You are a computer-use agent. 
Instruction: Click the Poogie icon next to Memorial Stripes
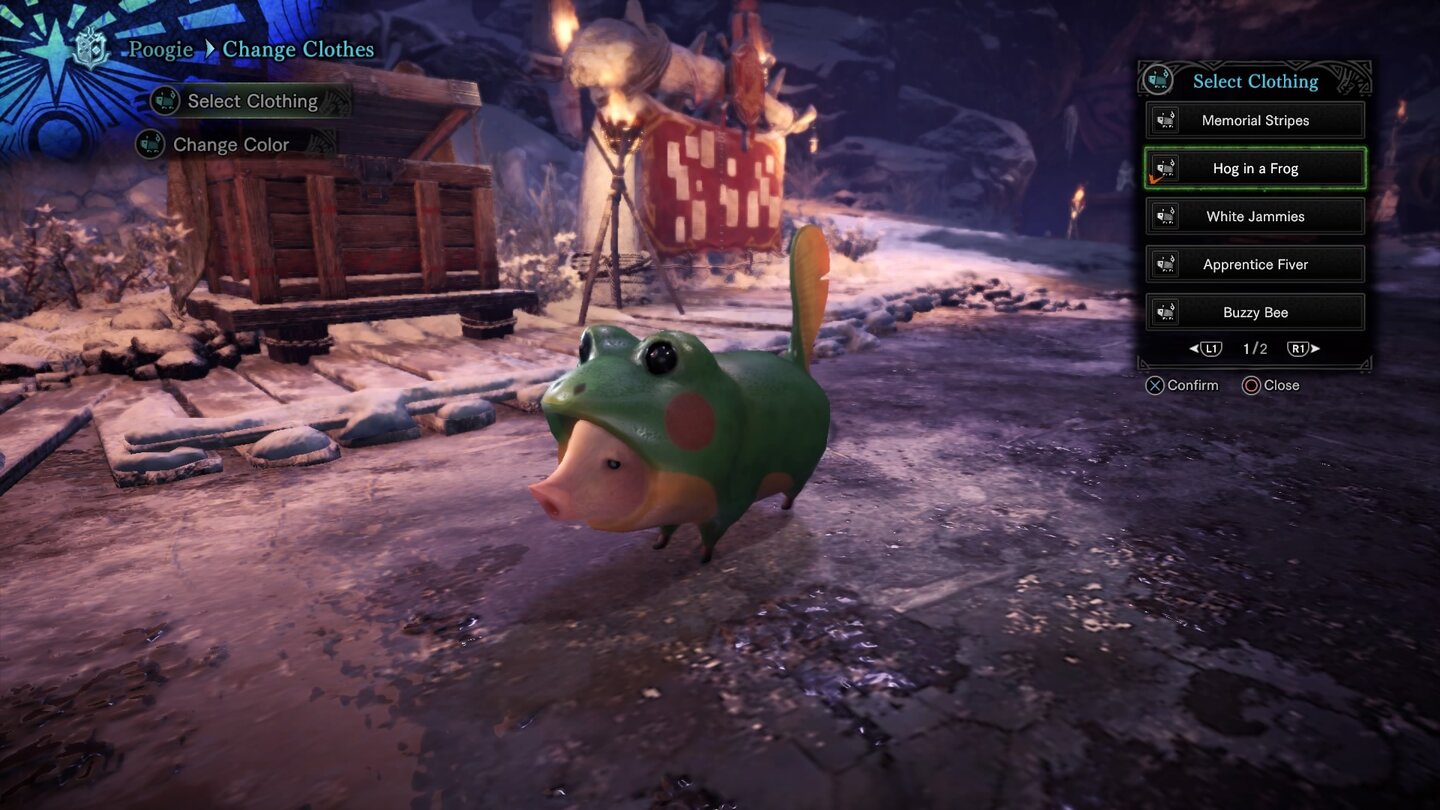point(1167,120)
